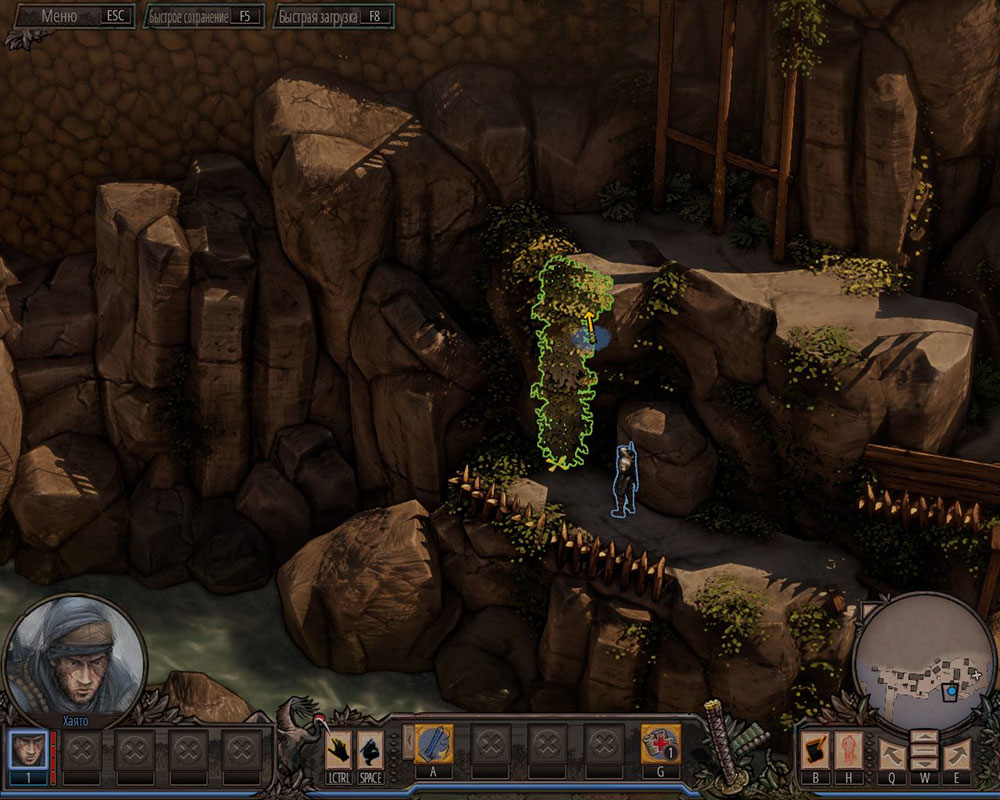Toggle the crouching ninja sneak icon
The height and width of the screenshot is (800, 1000).
[x=370, y=749]
